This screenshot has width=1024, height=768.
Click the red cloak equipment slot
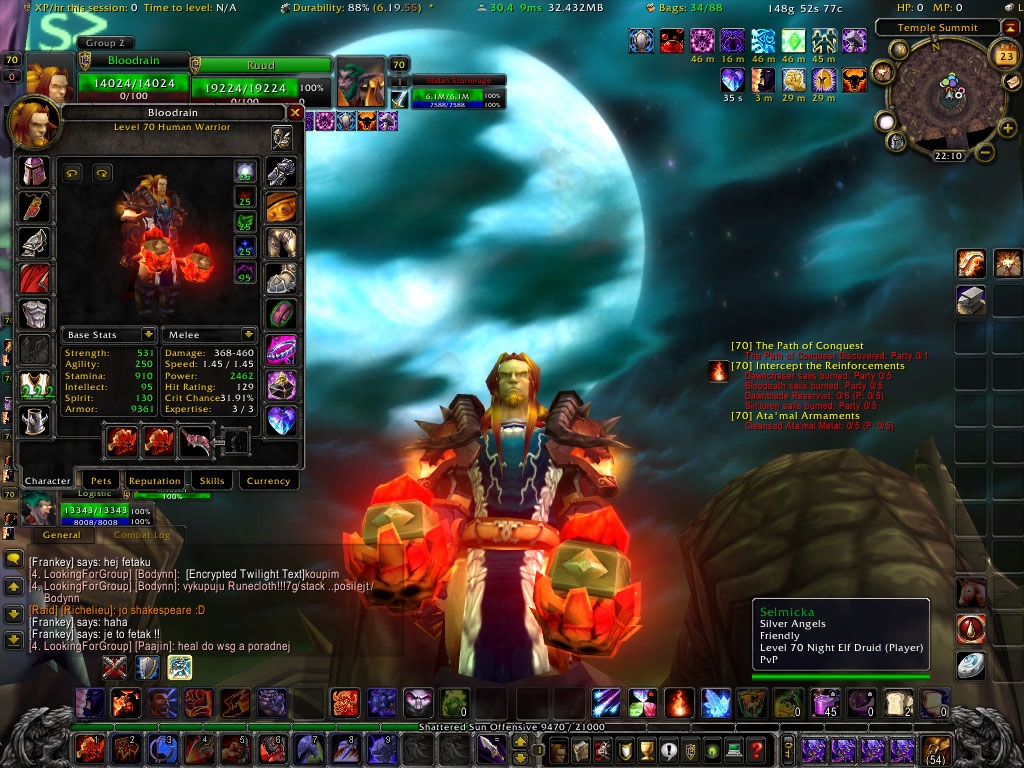click(x=35, y=278)
